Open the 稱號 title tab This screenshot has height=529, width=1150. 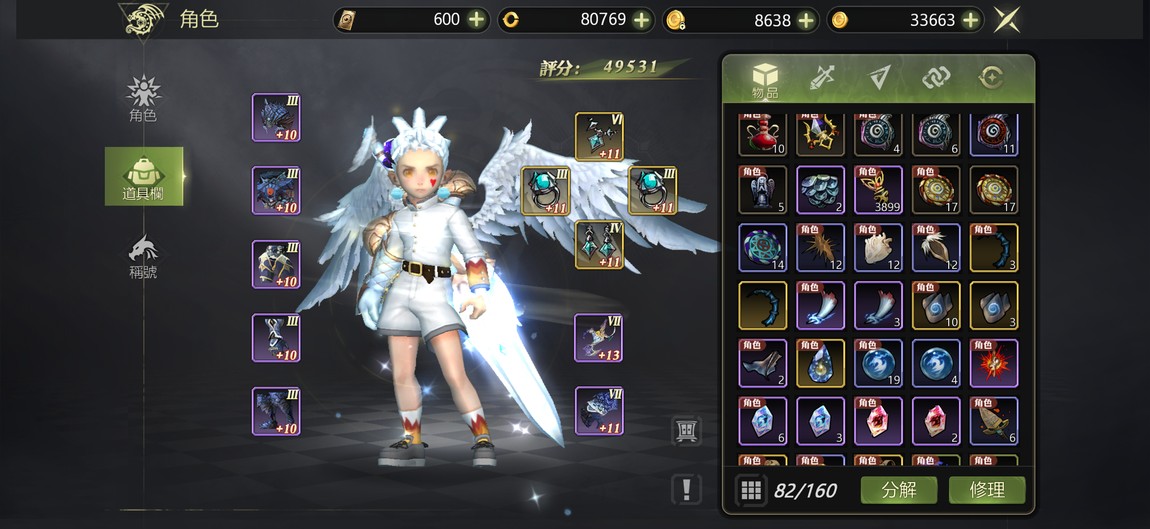point(144,256)
